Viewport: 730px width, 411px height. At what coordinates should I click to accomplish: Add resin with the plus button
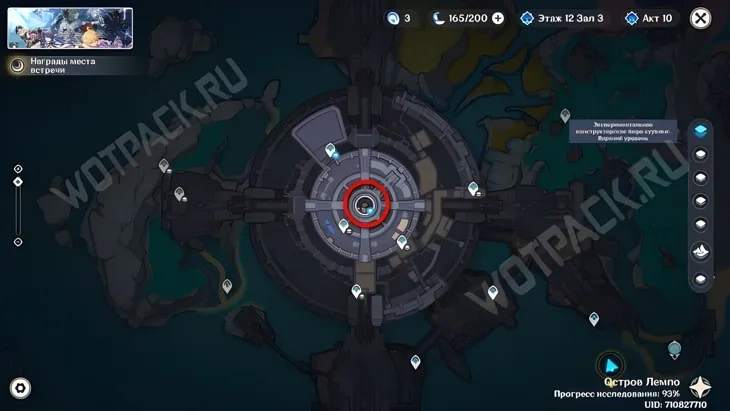[498, 18]
